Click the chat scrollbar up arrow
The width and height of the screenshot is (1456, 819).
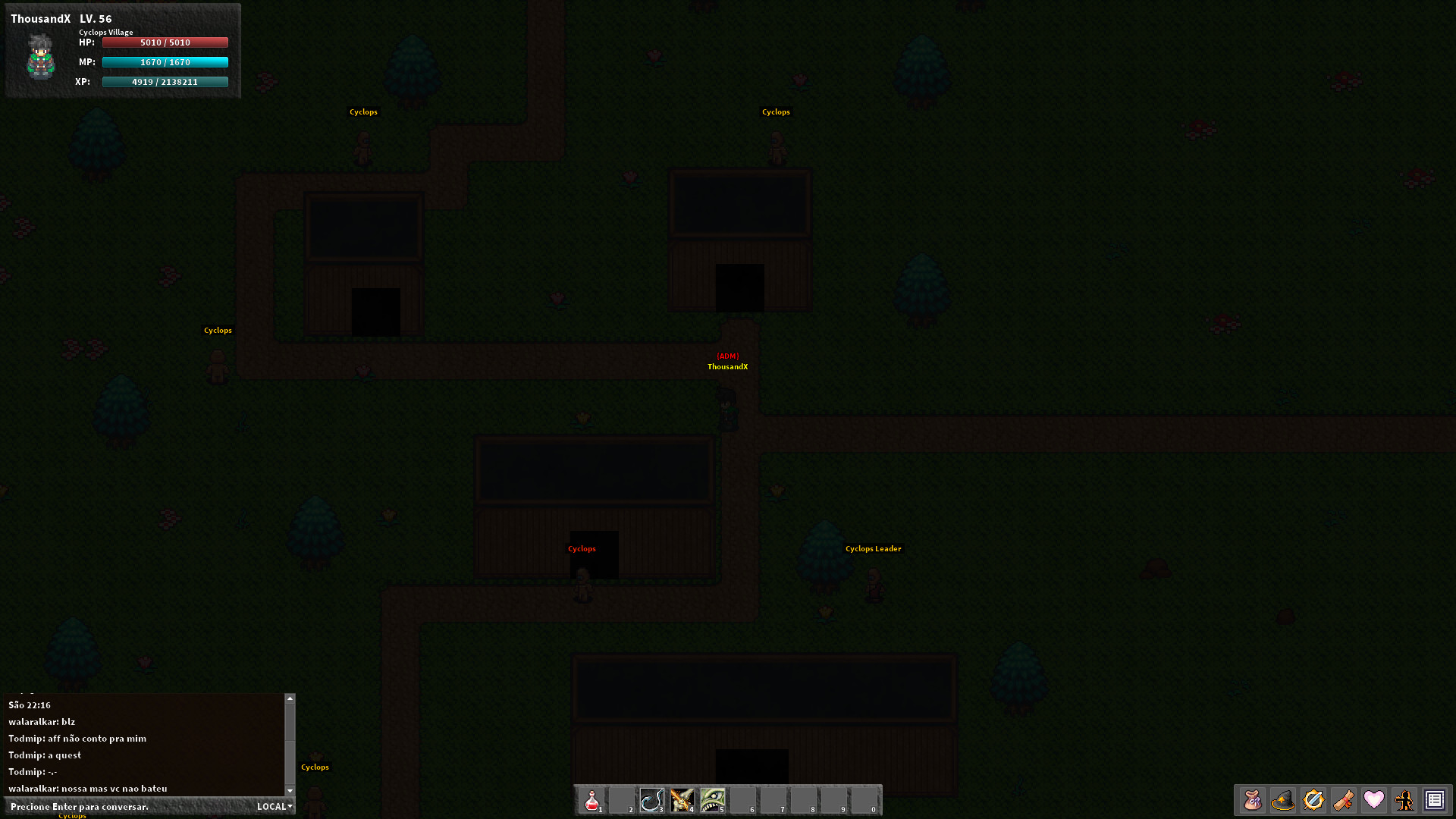pyautogui.click(x=290, y=698)
